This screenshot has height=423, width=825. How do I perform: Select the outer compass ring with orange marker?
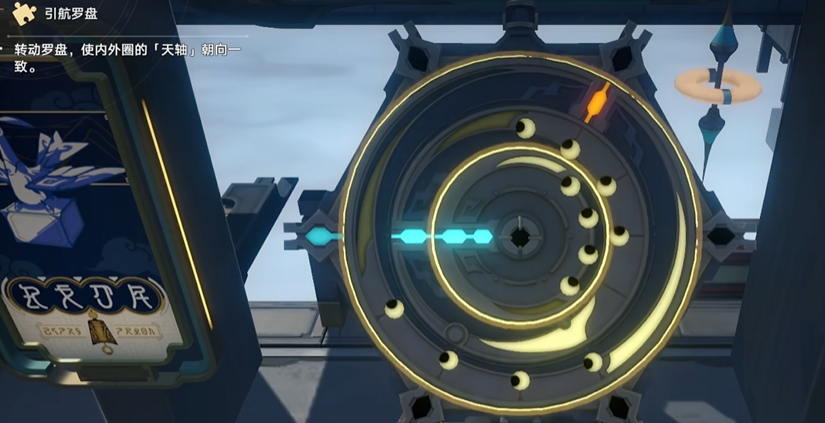click(596, 101)
